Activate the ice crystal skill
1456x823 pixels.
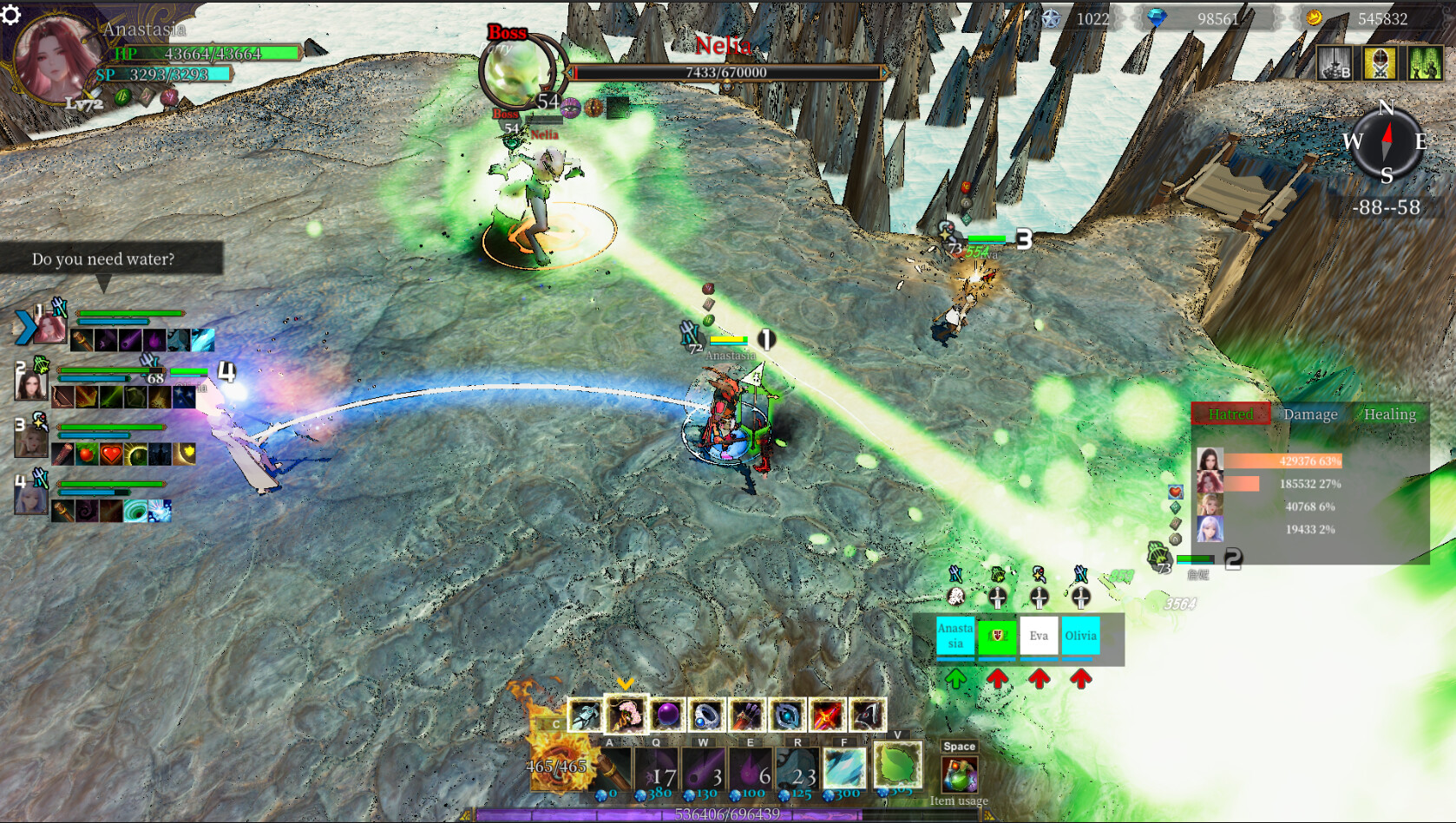click(x=843, y=767)
